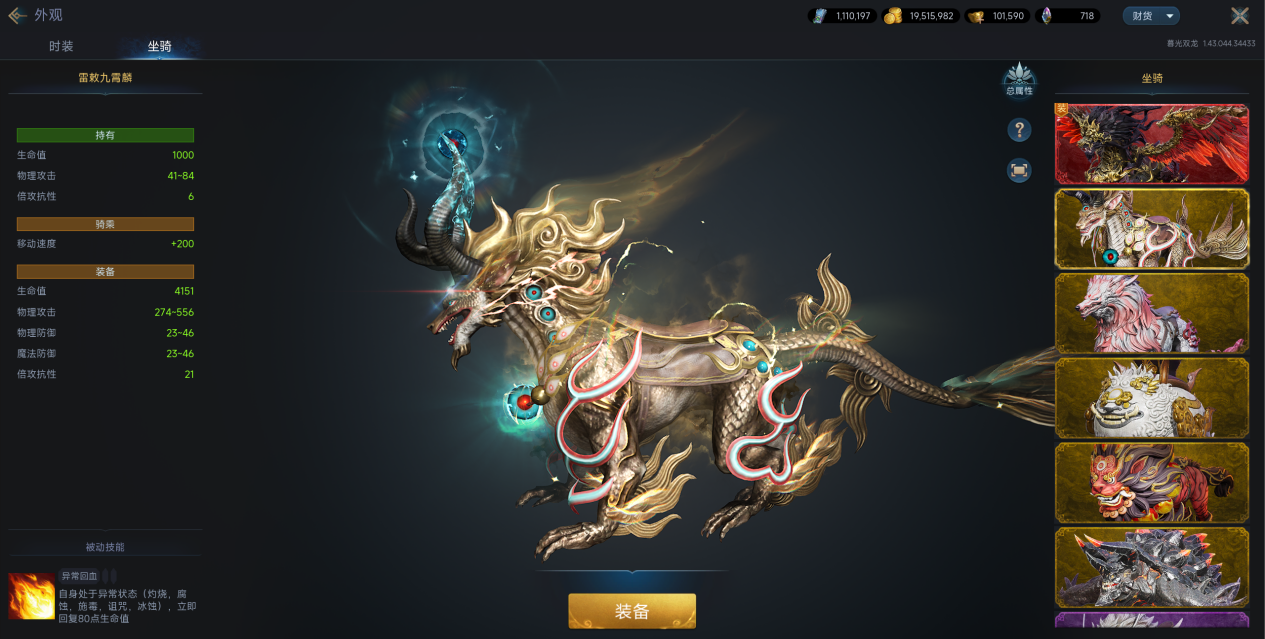This screenshot has width=1265, height=639.
Task: Click the 异常回血 passive skill flame icon
Action: (31, 596)
